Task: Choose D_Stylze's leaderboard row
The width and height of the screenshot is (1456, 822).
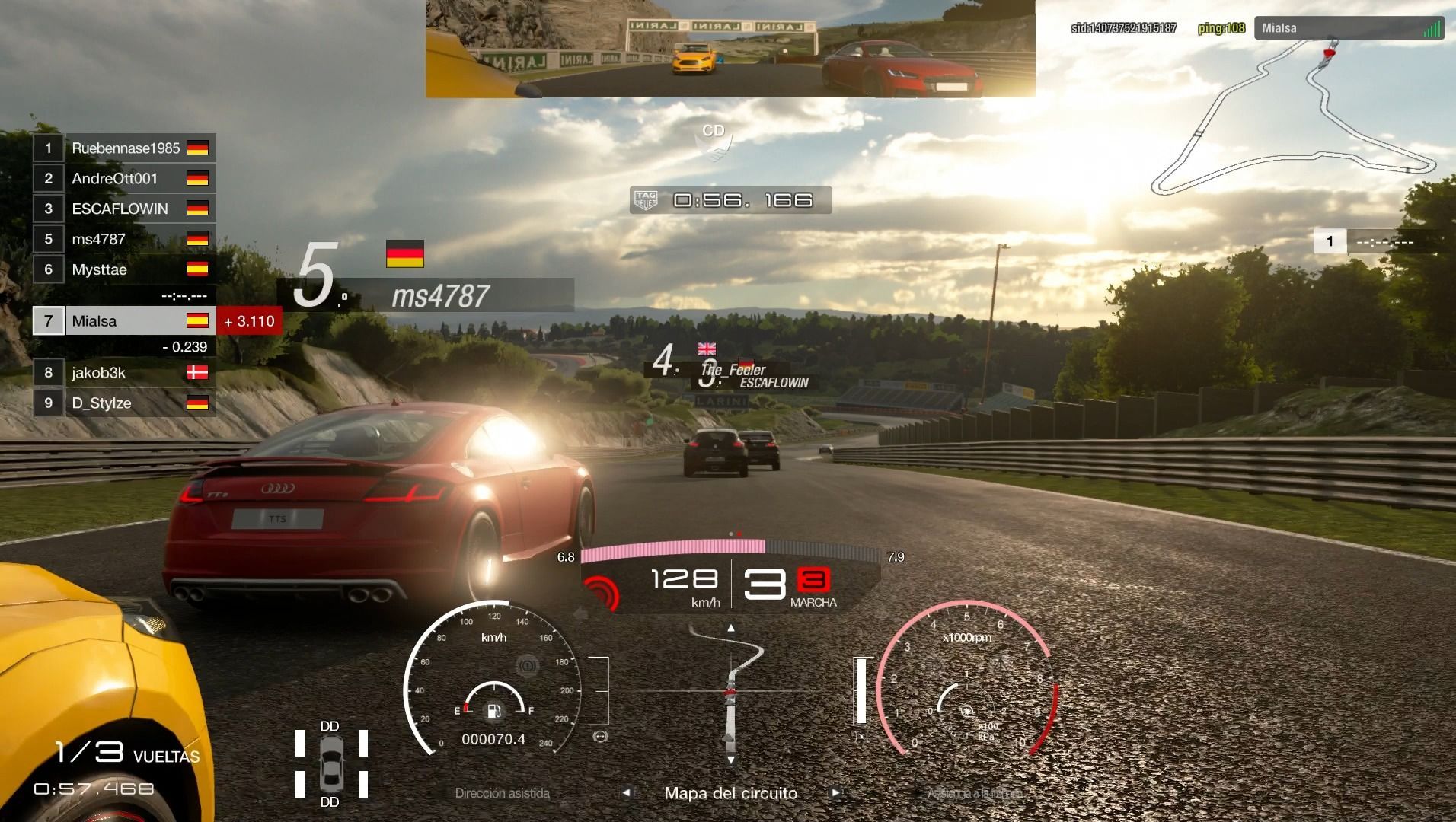Action: coord(125,403)
